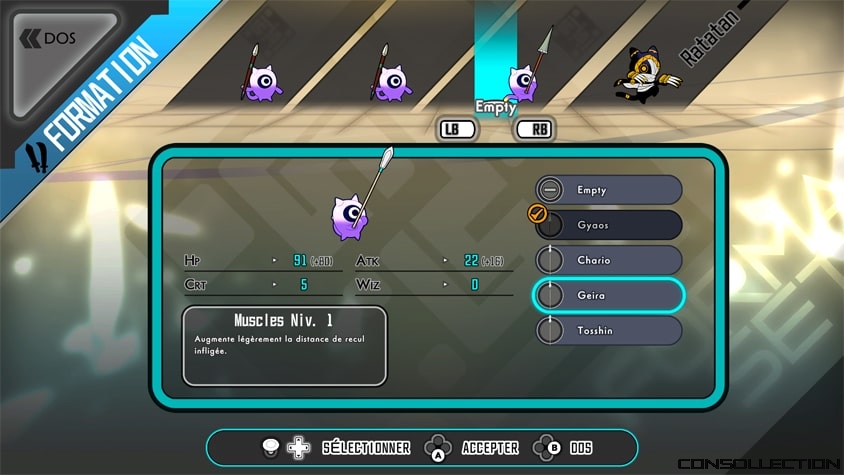
Task: Choose Tosshin from the unit list
Action: [x=609, y=330]
